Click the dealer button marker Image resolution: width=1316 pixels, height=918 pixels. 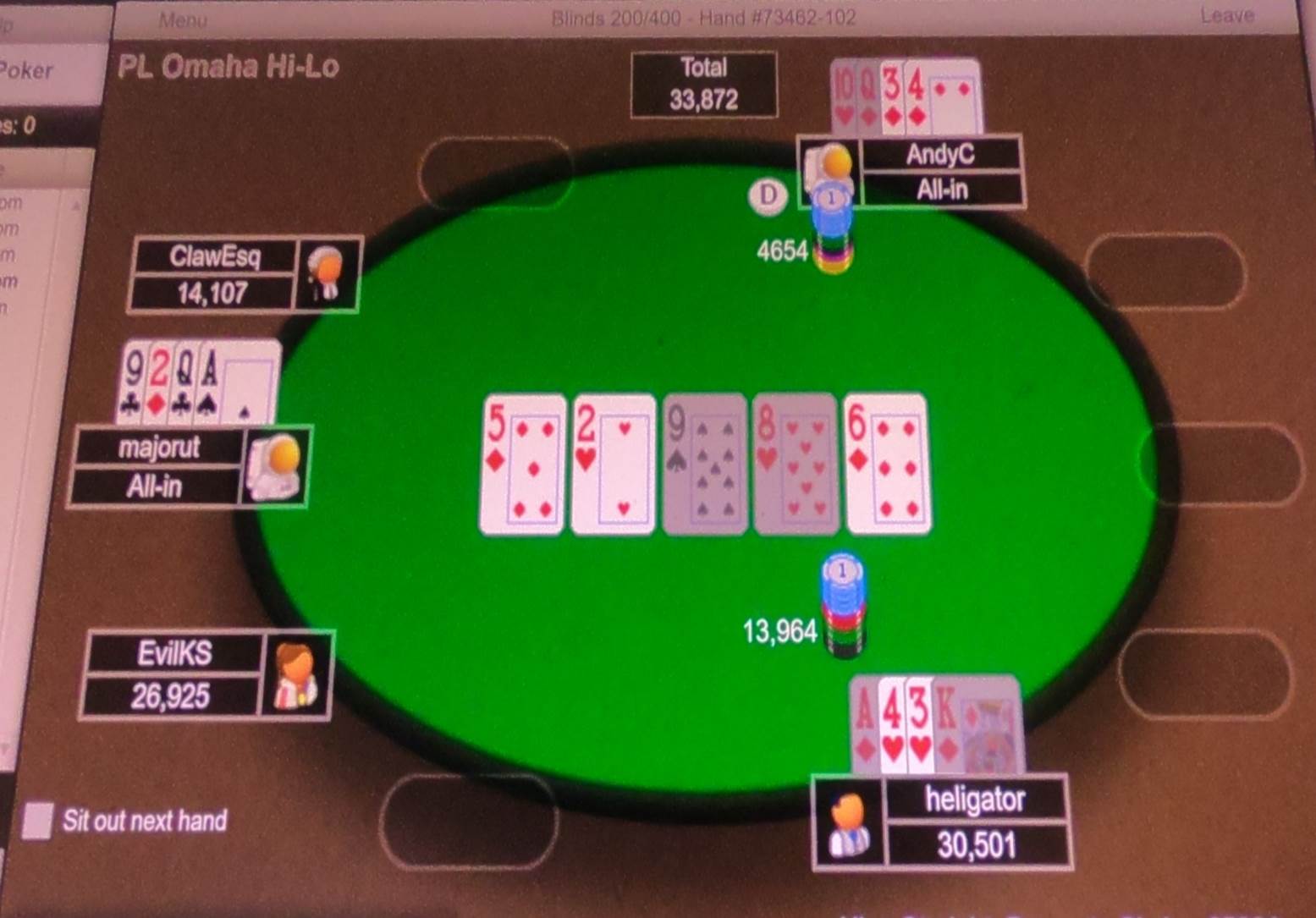coord(768,196)
